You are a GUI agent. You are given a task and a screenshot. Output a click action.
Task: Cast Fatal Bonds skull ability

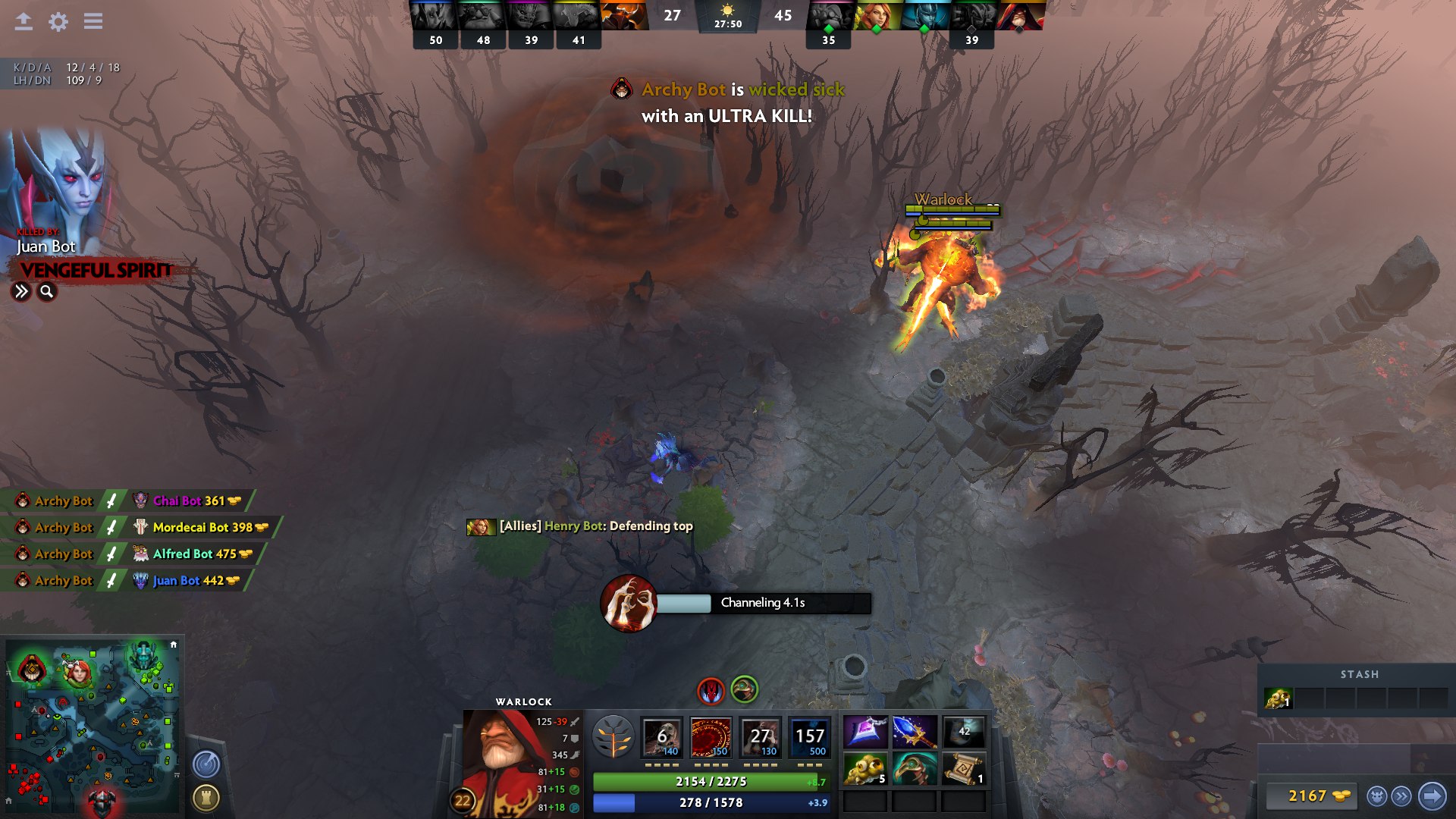[x=661, y=736]
